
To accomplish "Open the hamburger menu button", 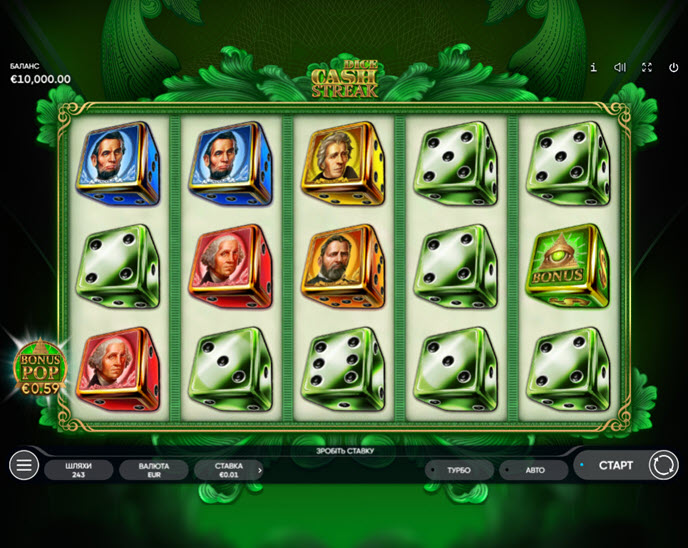I will pyautogui.click(x=23, y=465).
